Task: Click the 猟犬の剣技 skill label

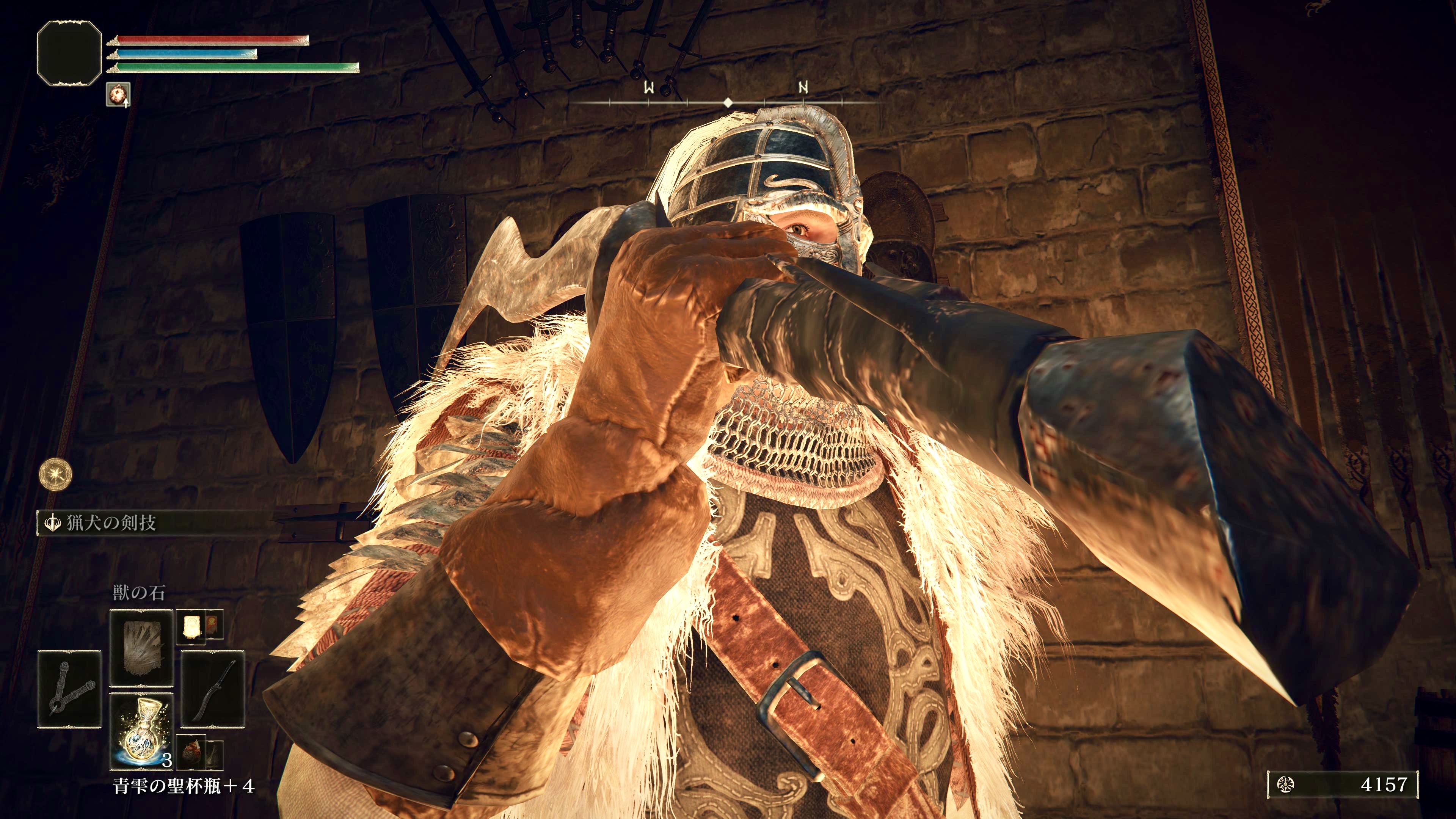Action: tap(111, 523)
